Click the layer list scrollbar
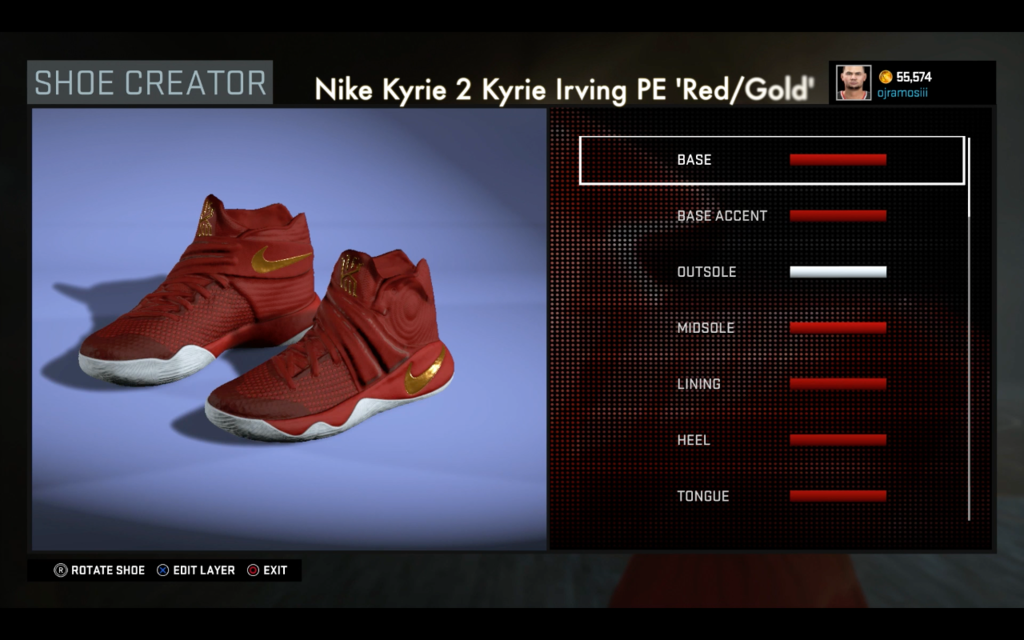This screenshot has height=640, width=1024. (968, 330)
